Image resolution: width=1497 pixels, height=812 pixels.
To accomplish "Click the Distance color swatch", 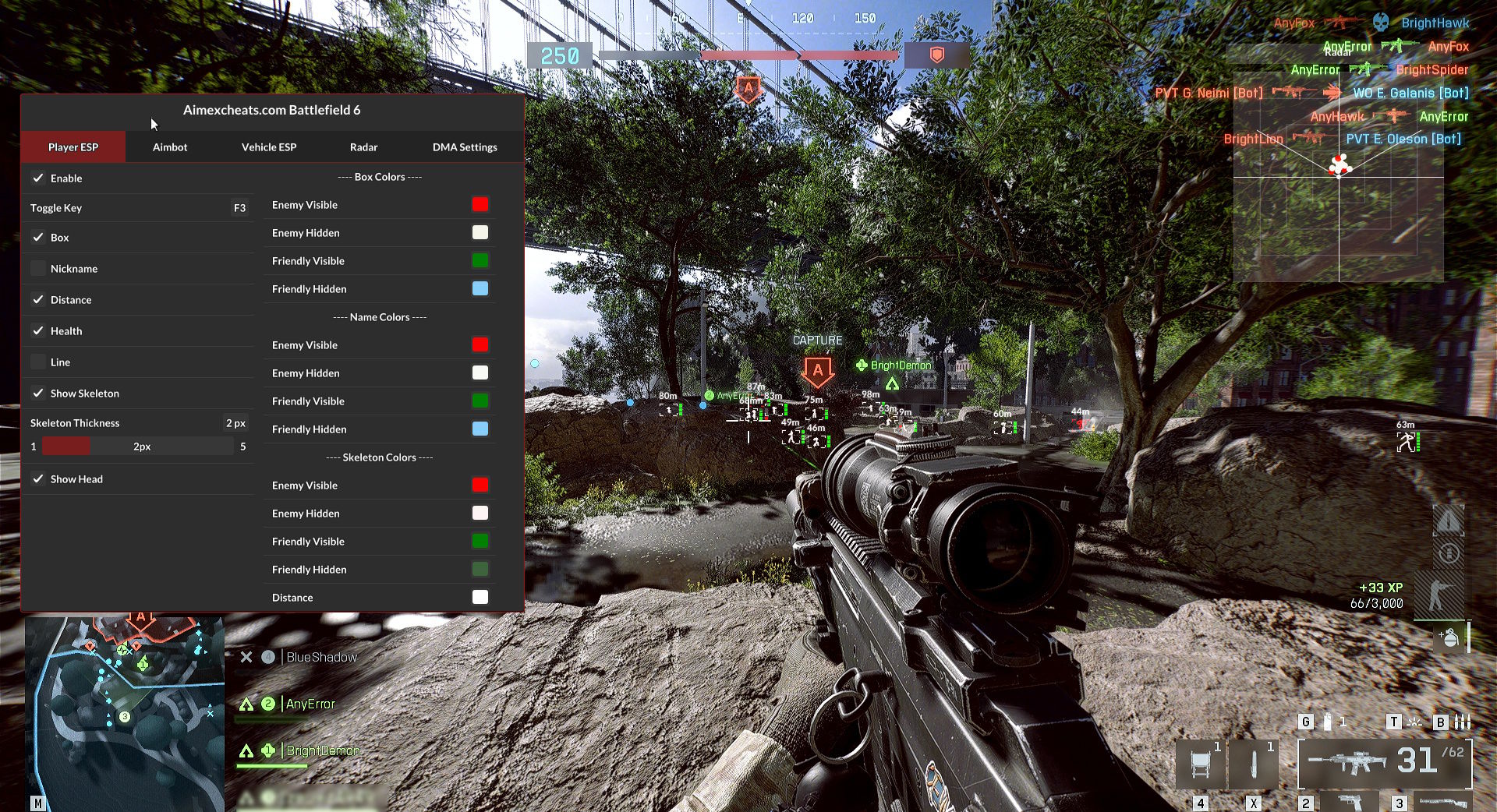I will [x=480, y=598].
